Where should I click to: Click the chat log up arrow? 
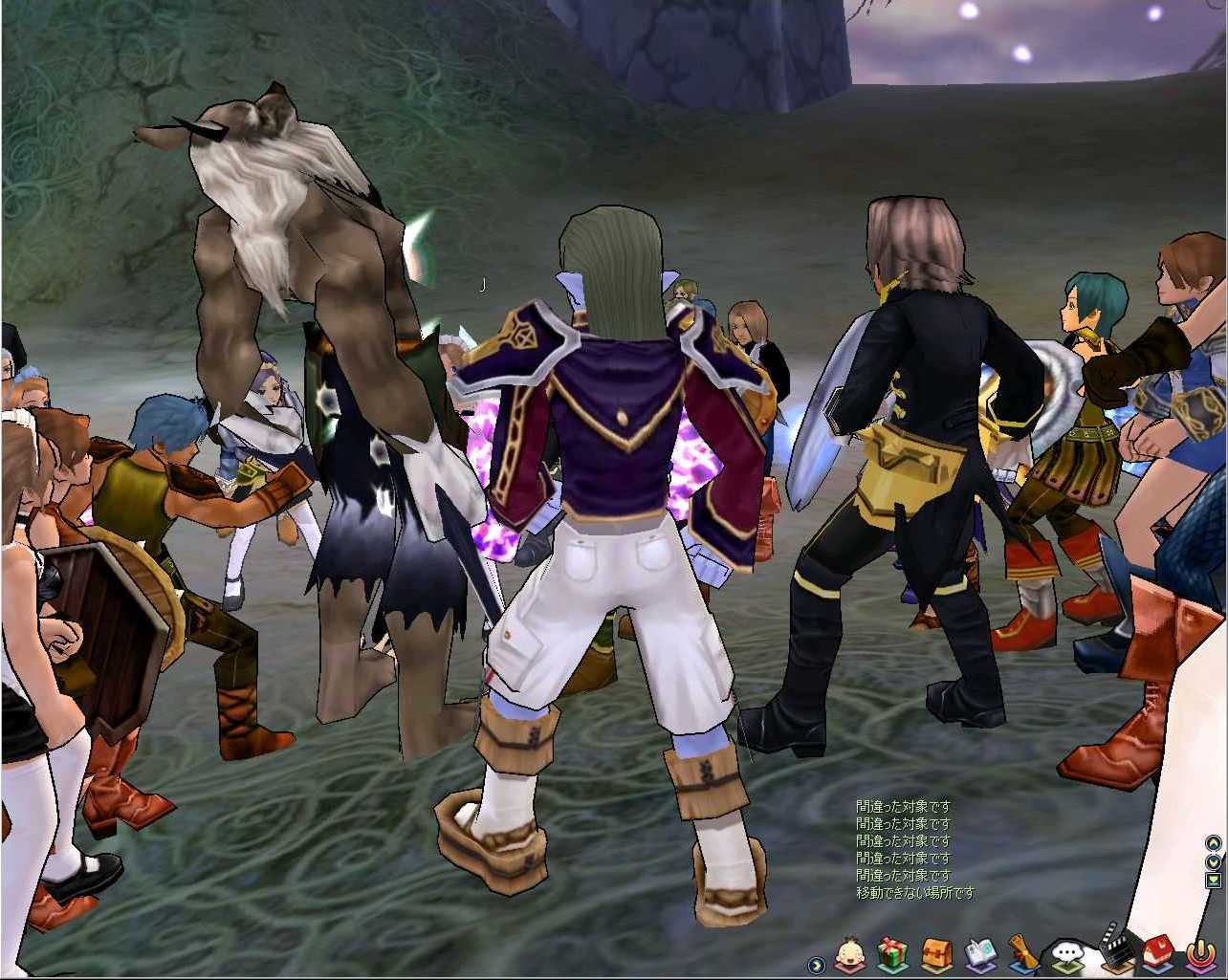[x=1214, y=843]
